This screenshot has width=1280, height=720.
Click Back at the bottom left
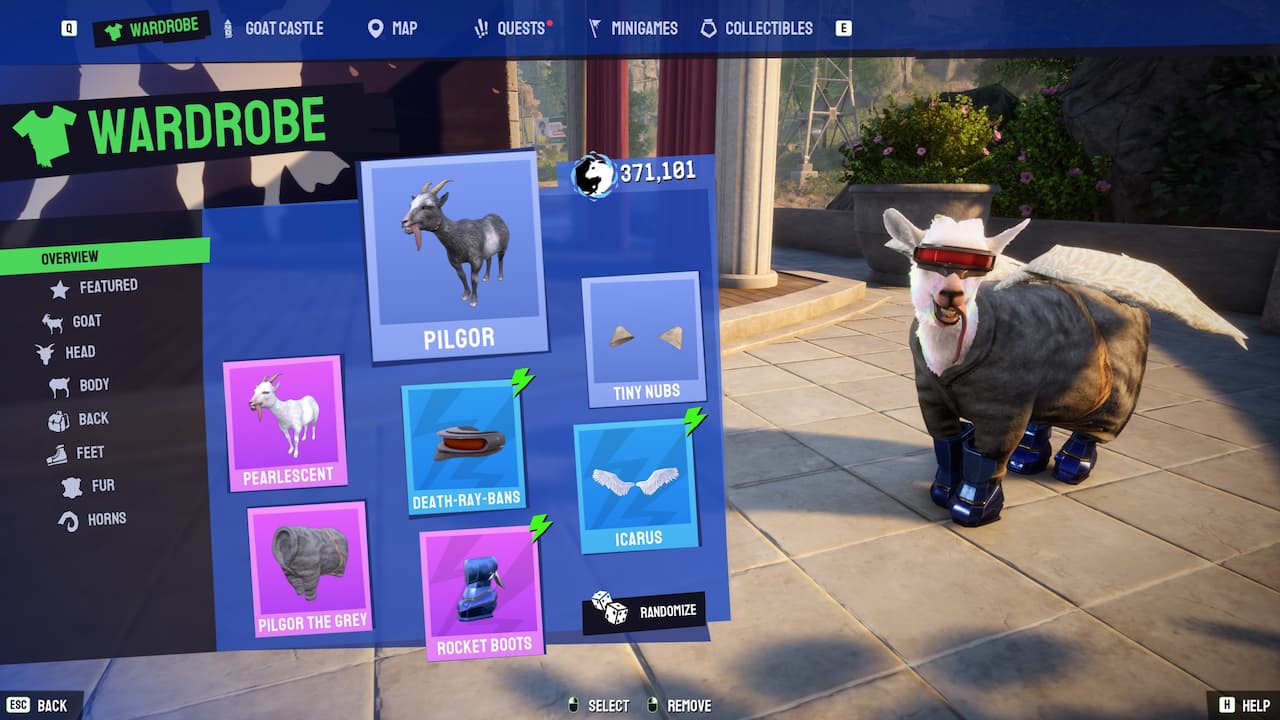point(51,705)
